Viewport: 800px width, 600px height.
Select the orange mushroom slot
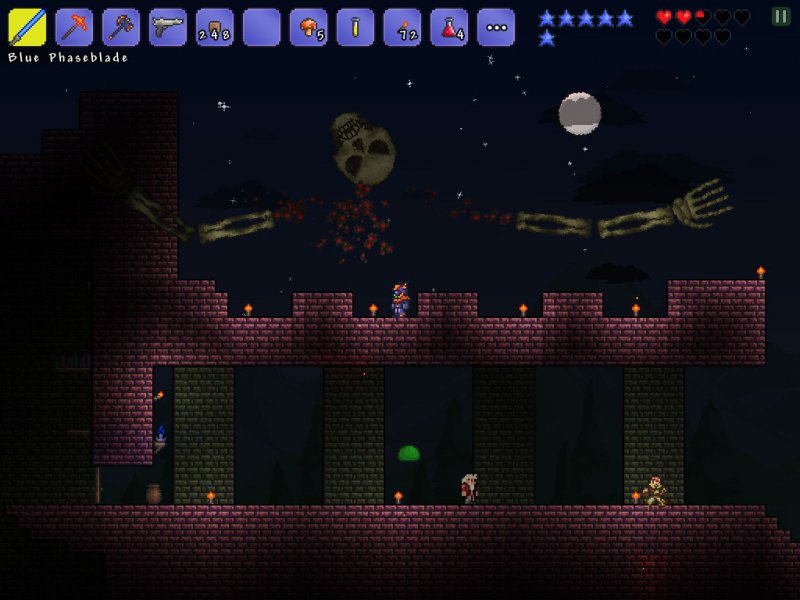tap(308, 27)
